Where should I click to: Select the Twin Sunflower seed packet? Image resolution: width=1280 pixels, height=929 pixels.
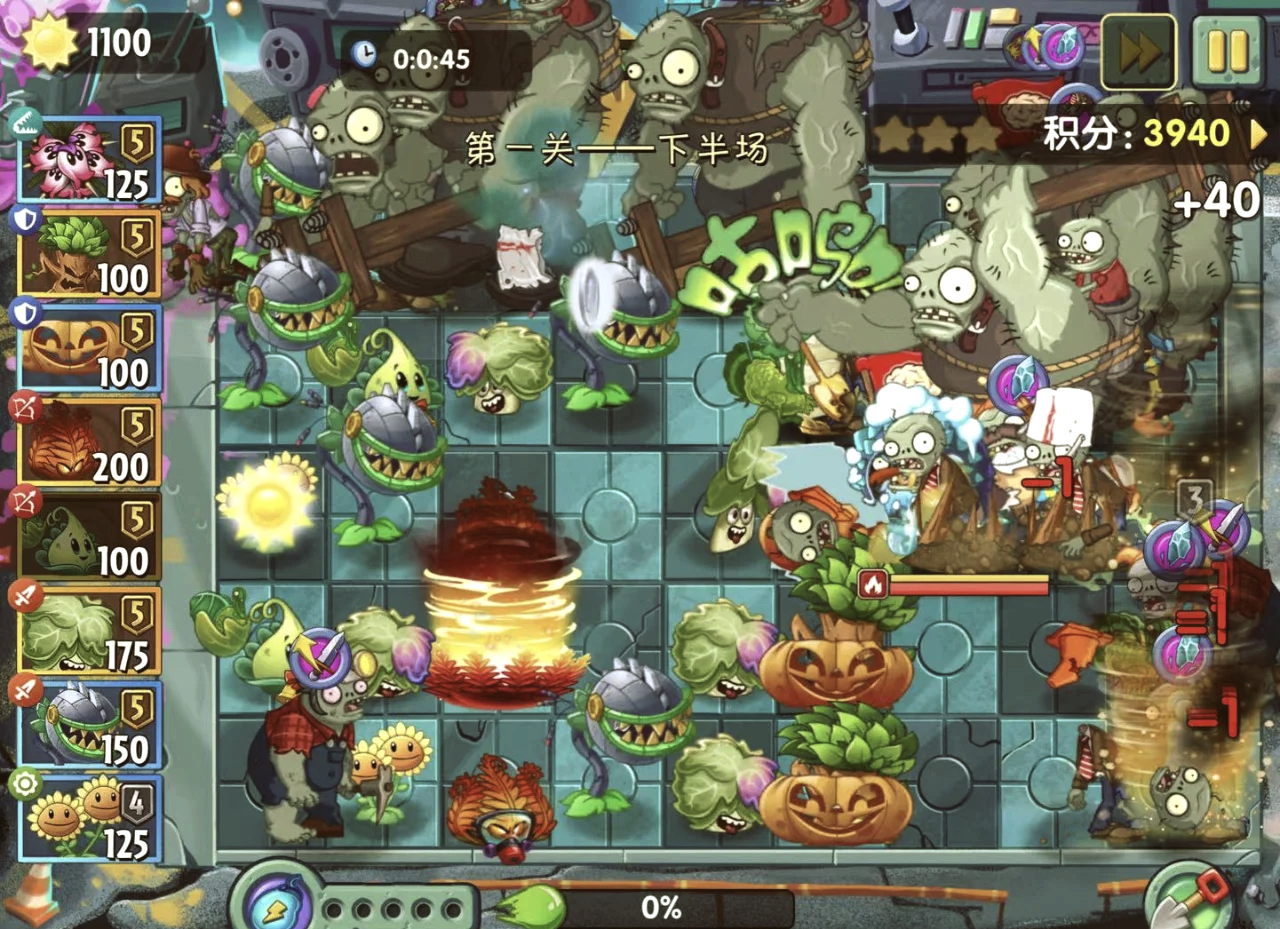coord(90,818)
